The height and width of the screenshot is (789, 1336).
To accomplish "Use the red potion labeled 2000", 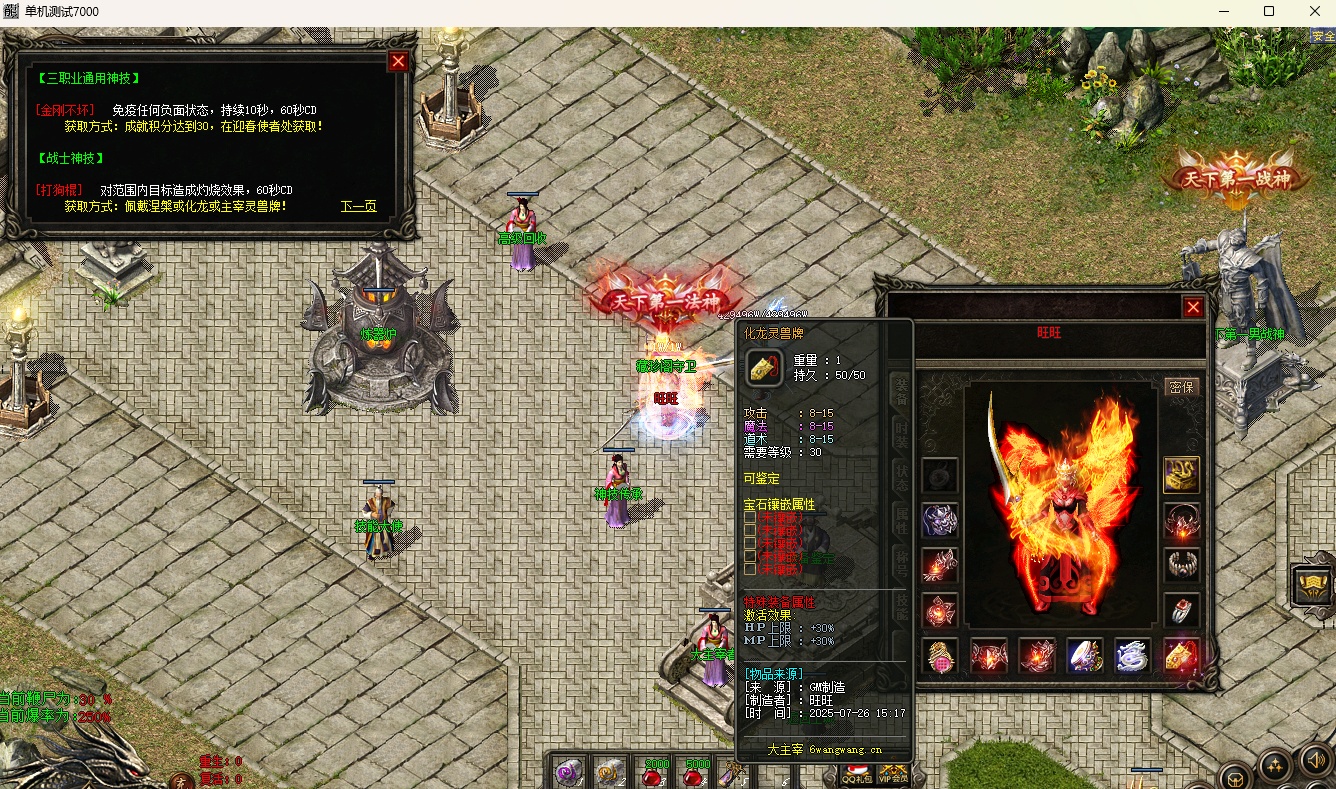I will (x=654, y=771).
